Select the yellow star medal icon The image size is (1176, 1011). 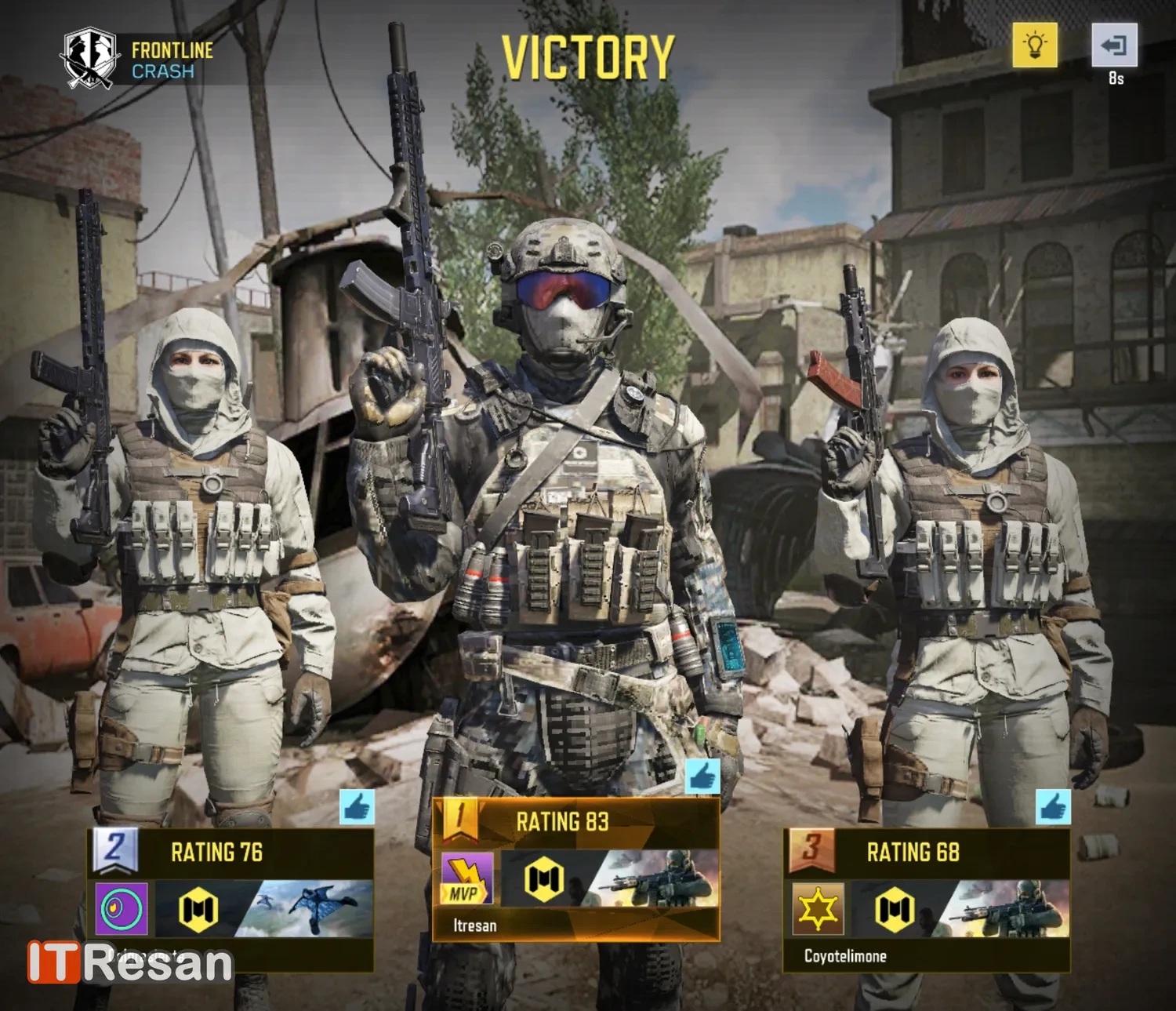pos(818,909)
